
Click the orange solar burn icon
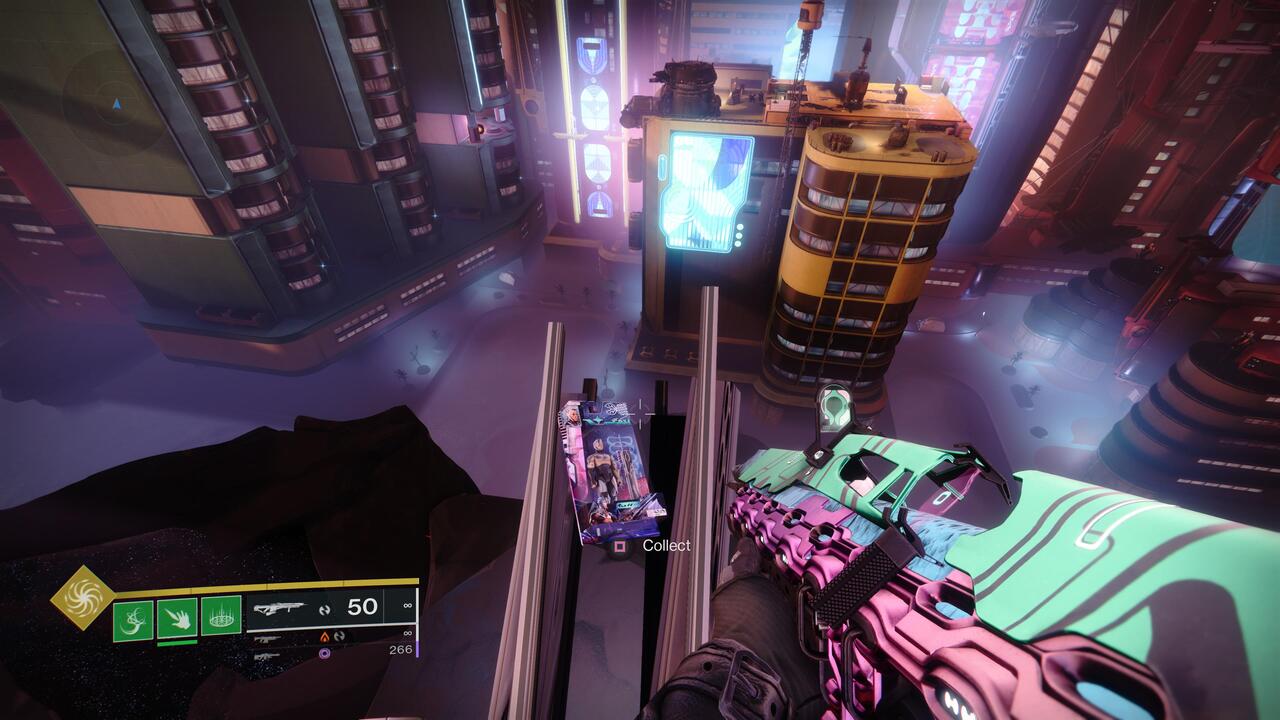[x=325, y=636]
